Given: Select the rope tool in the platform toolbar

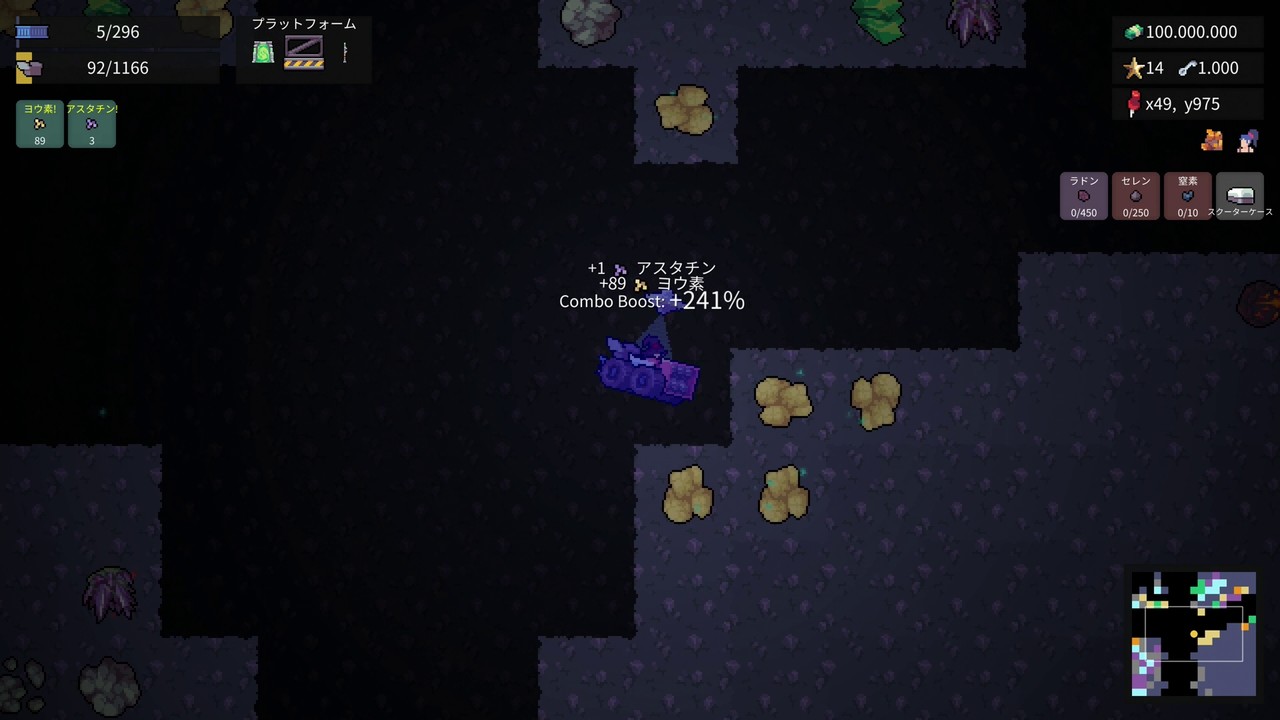Looking at the screenshot, I should coord(344,52).
